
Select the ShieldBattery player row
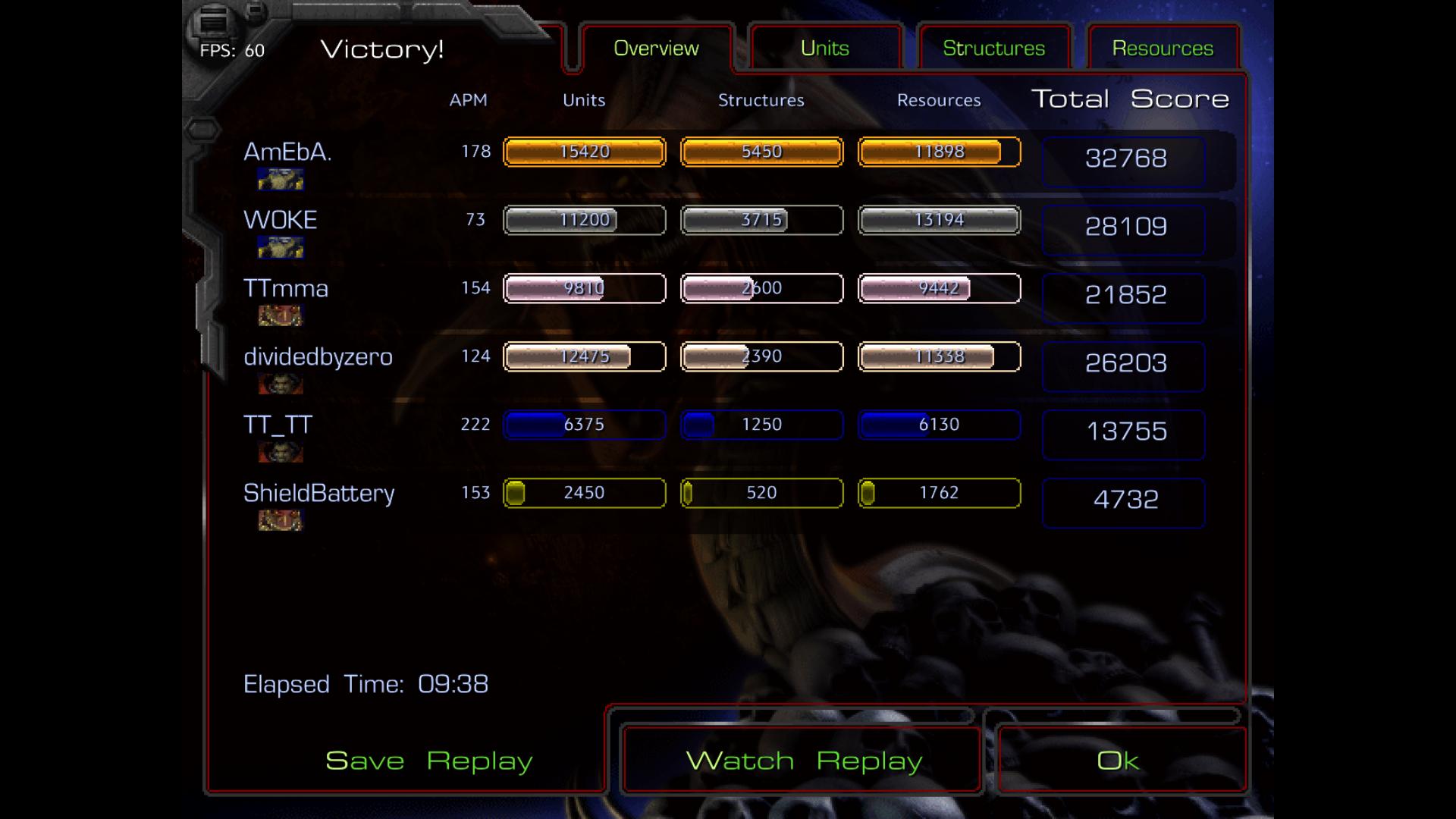[318, 494]
